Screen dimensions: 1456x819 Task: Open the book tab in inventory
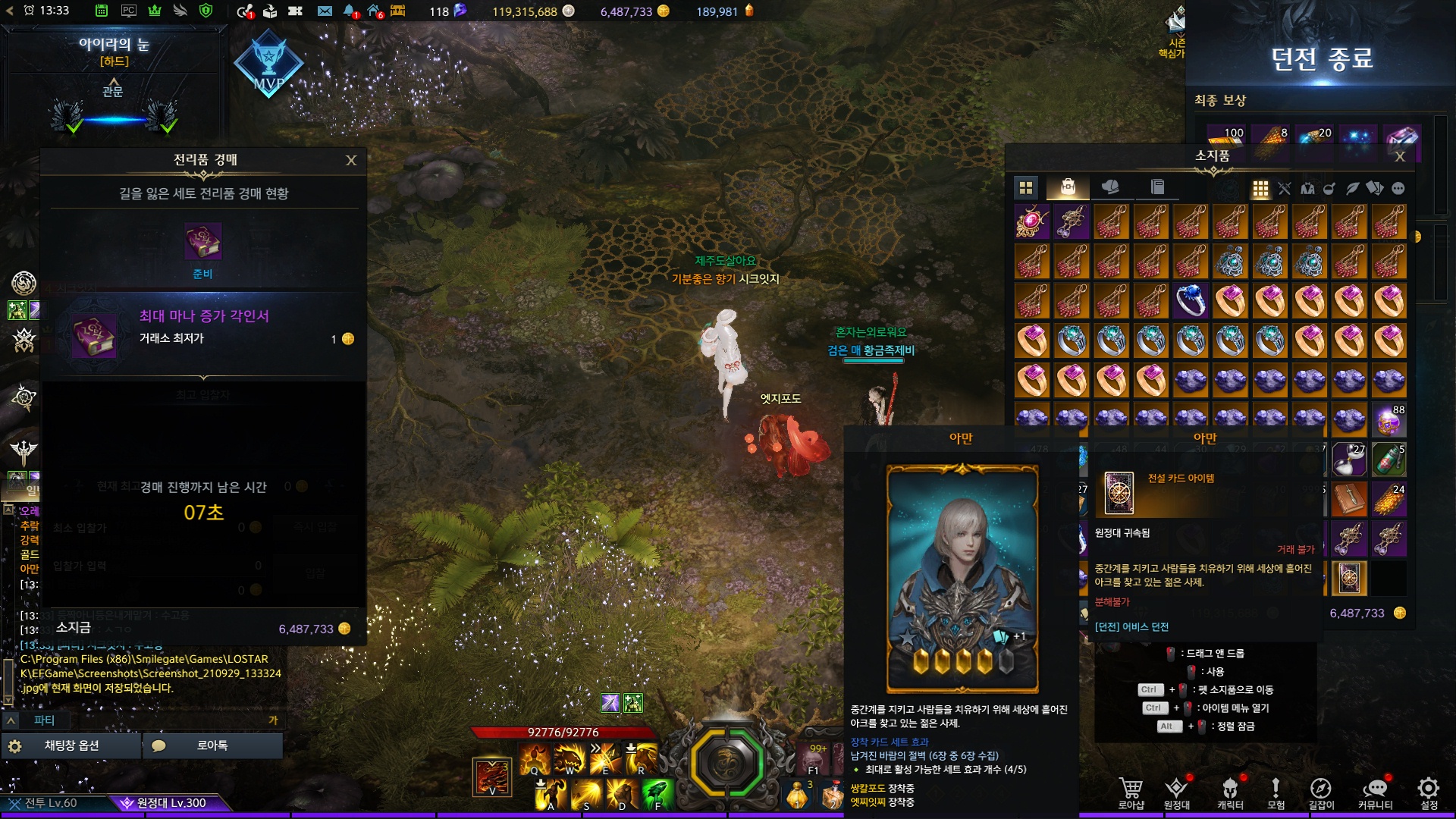tap(1157, 187)
